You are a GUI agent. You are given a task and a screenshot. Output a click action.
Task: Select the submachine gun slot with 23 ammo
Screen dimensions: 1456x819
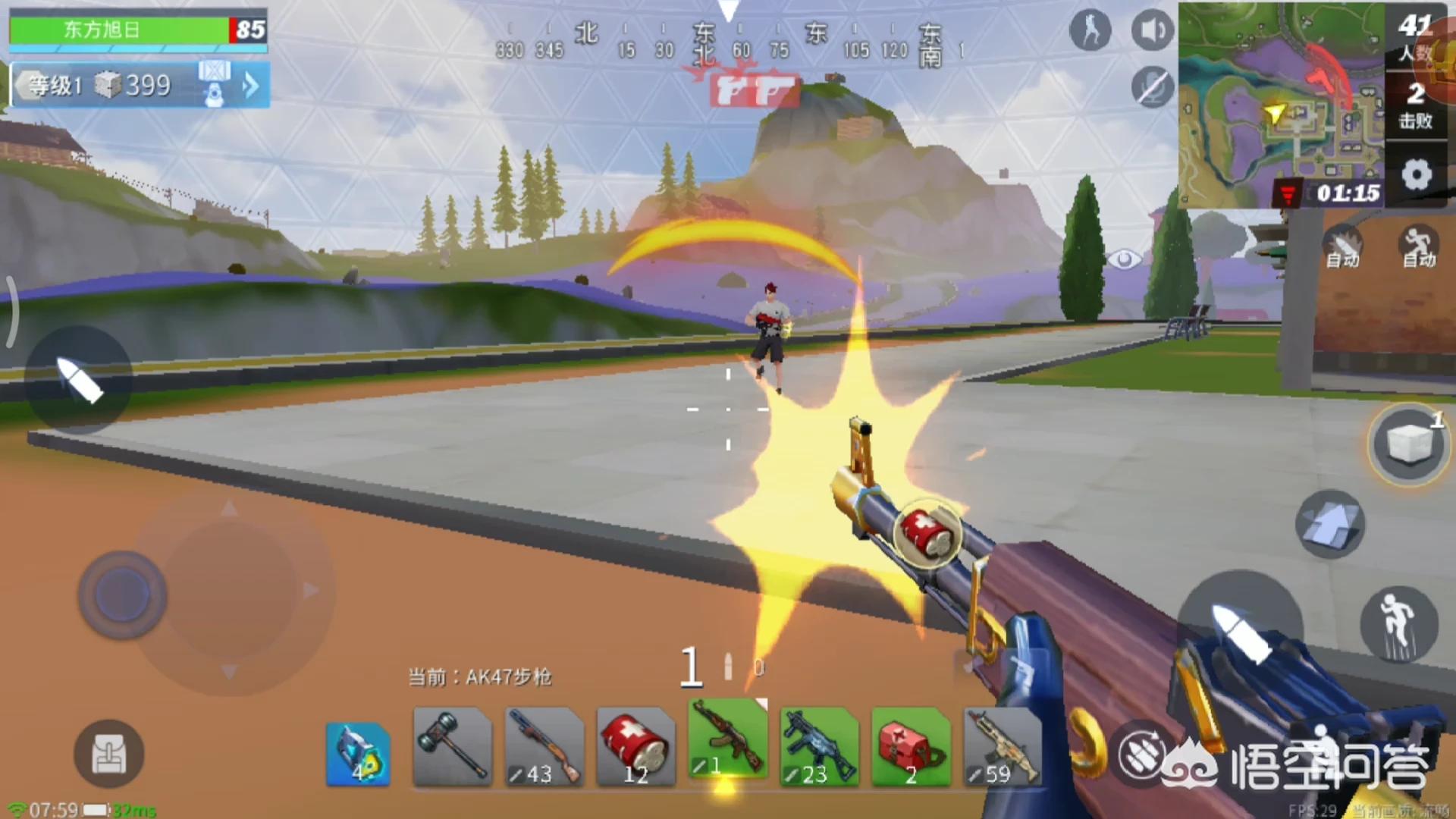819,746
